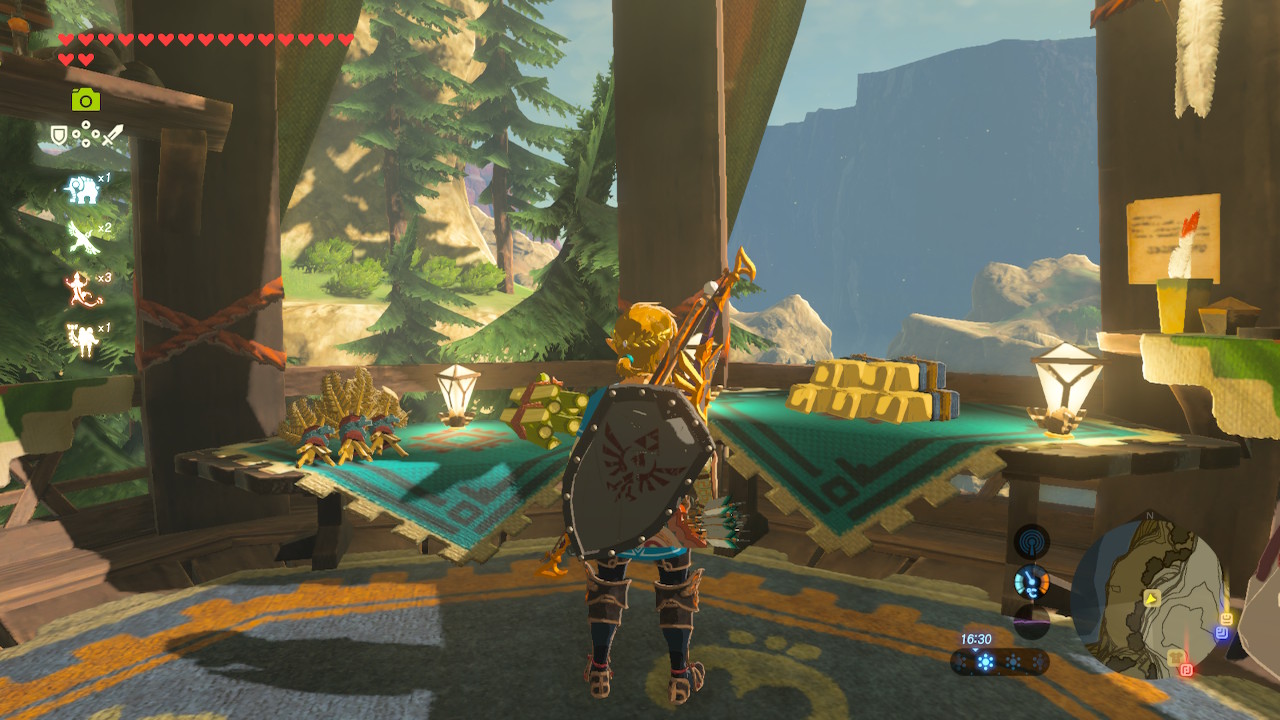Click the Sheikah Sensor signal icon
Image resolution: width=1280 pixels, height=720 pixels.
point(1031,542)
